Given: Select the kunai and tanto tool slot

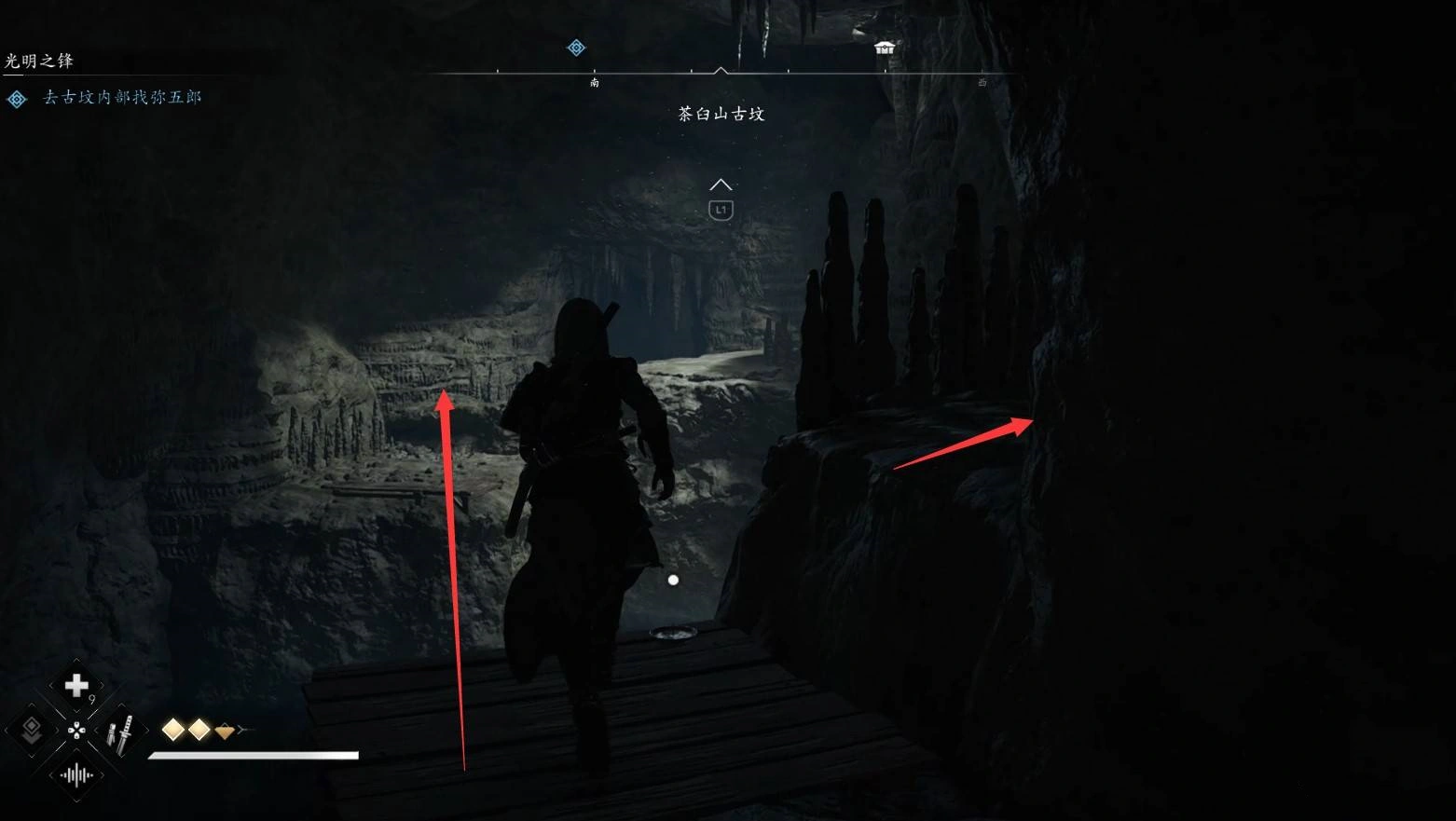Looking at the screenshot, I should tap(120, 732).
